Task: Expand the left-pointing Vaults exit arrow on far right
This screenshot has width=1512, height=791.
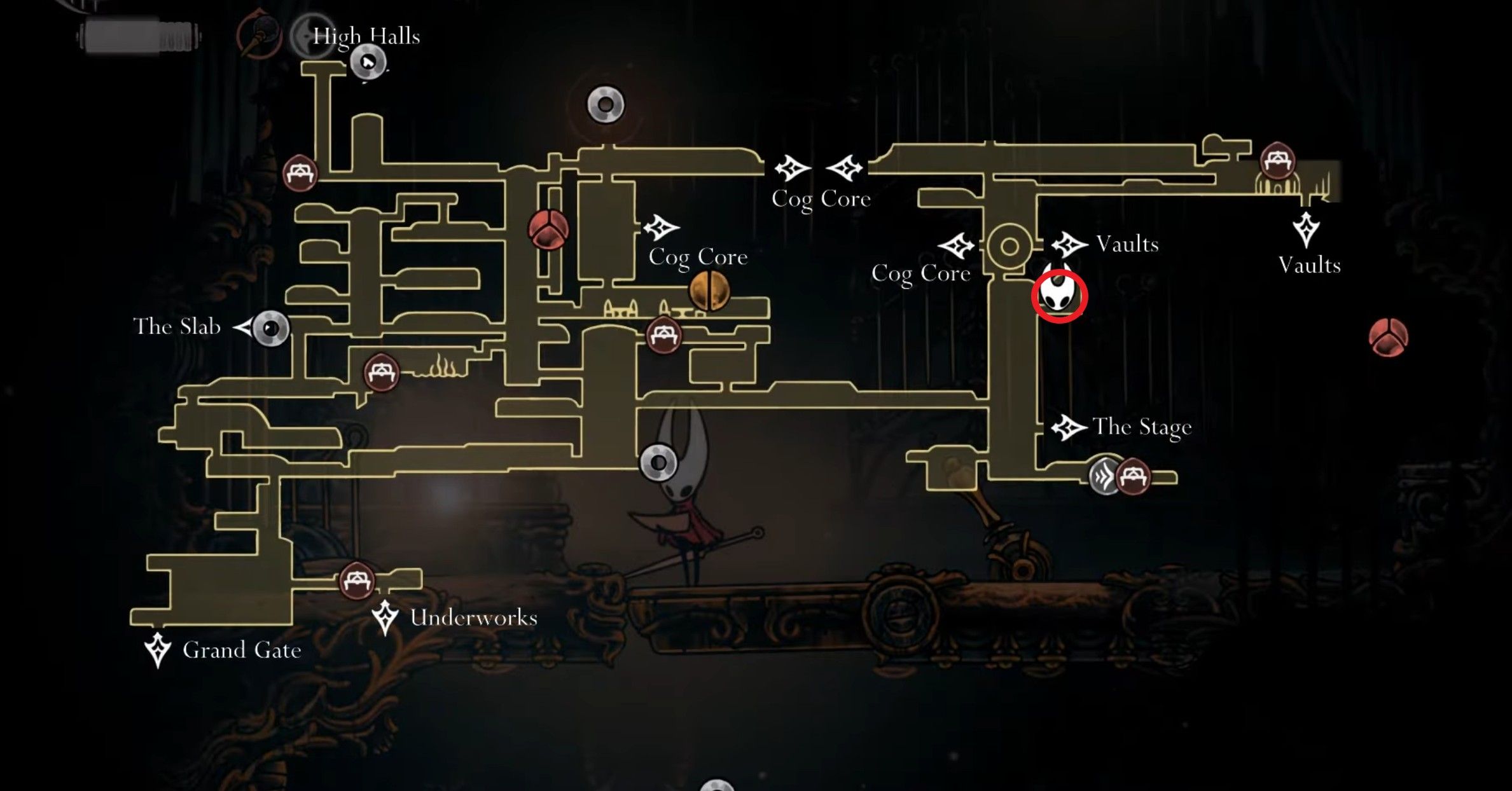Action: click(x=1307, y=229)
